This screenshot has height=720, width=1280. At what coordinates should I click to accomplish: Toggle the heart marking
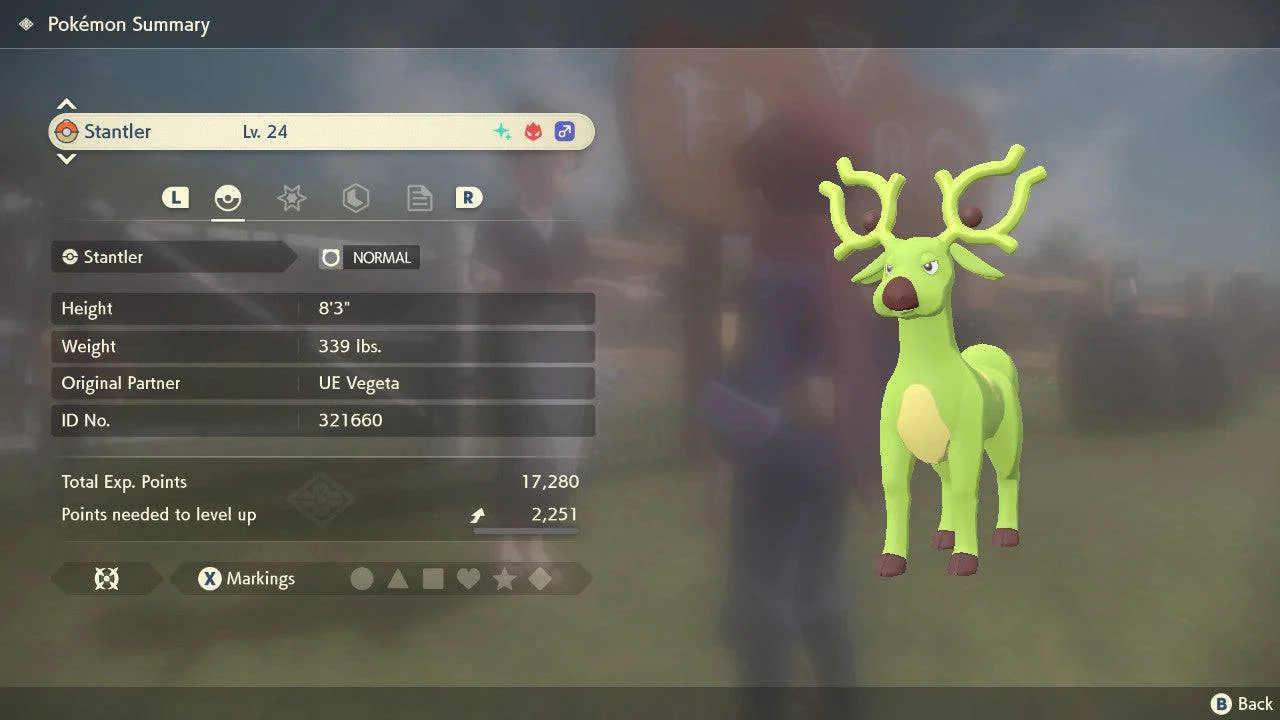pos(468,579)
